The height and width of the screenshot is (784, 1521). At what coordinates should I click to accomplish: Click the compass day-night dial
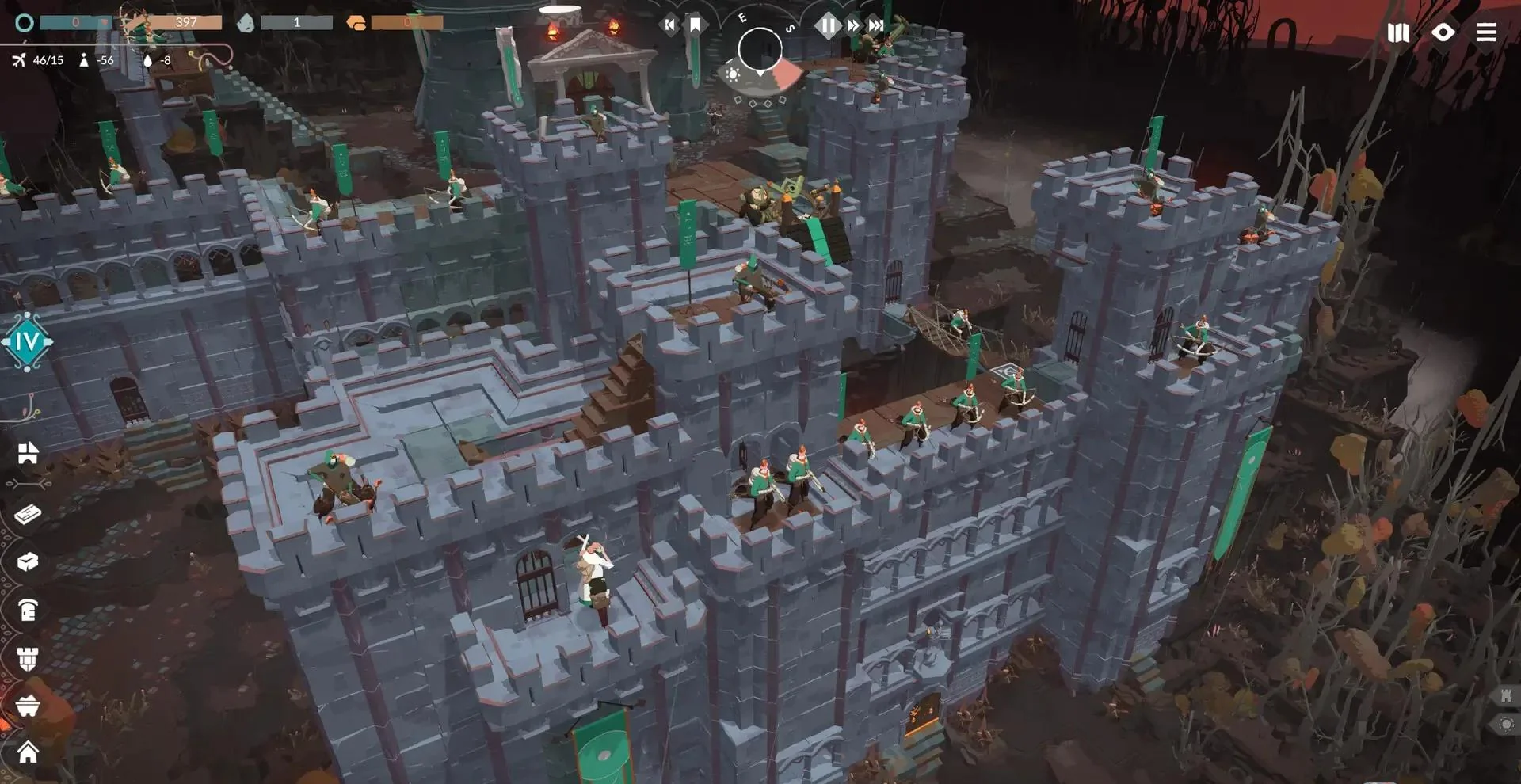click(x=759, y=49)
